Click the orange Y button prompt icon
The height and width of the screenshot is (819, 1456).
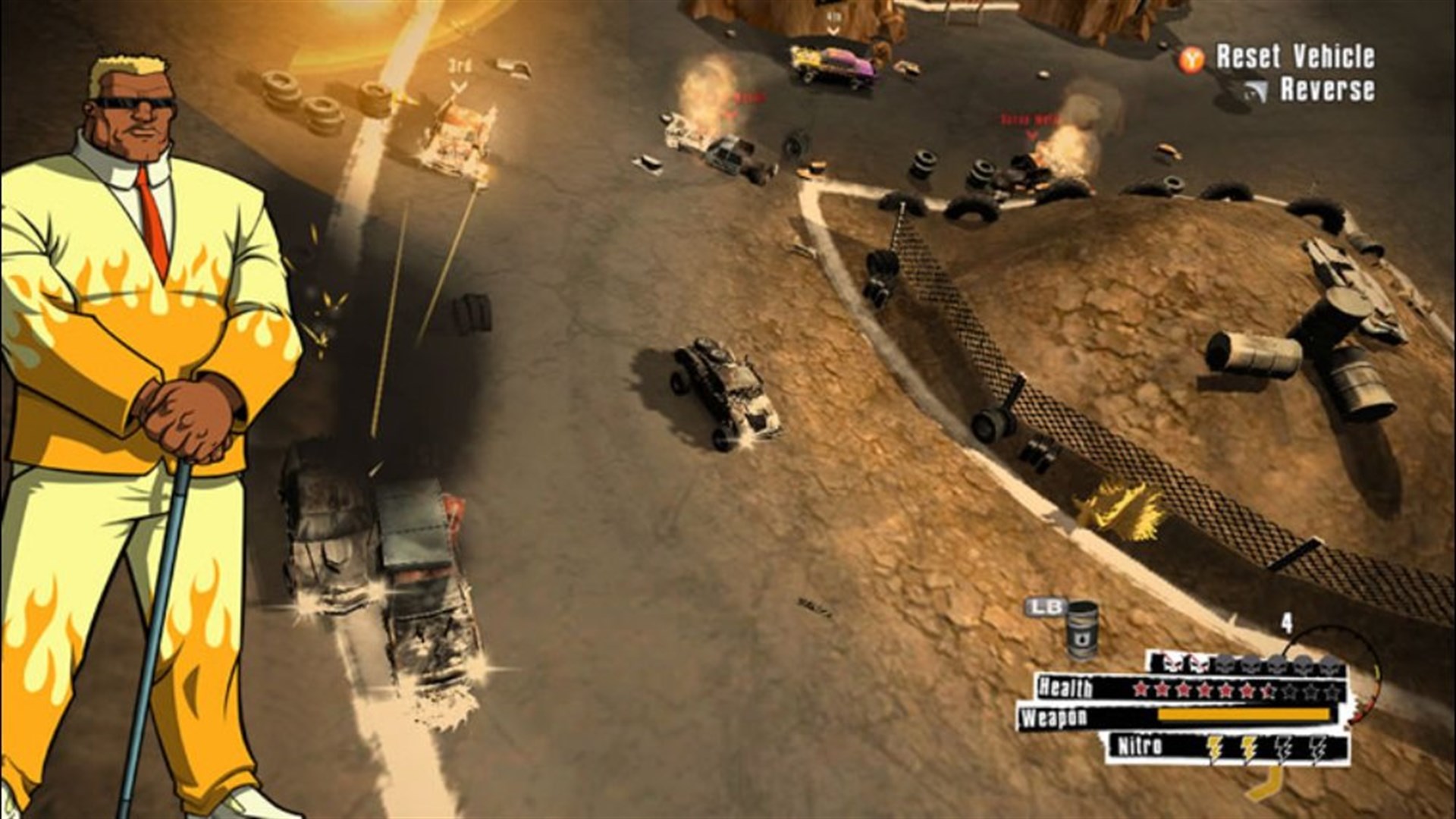(x=1191, y=58)
